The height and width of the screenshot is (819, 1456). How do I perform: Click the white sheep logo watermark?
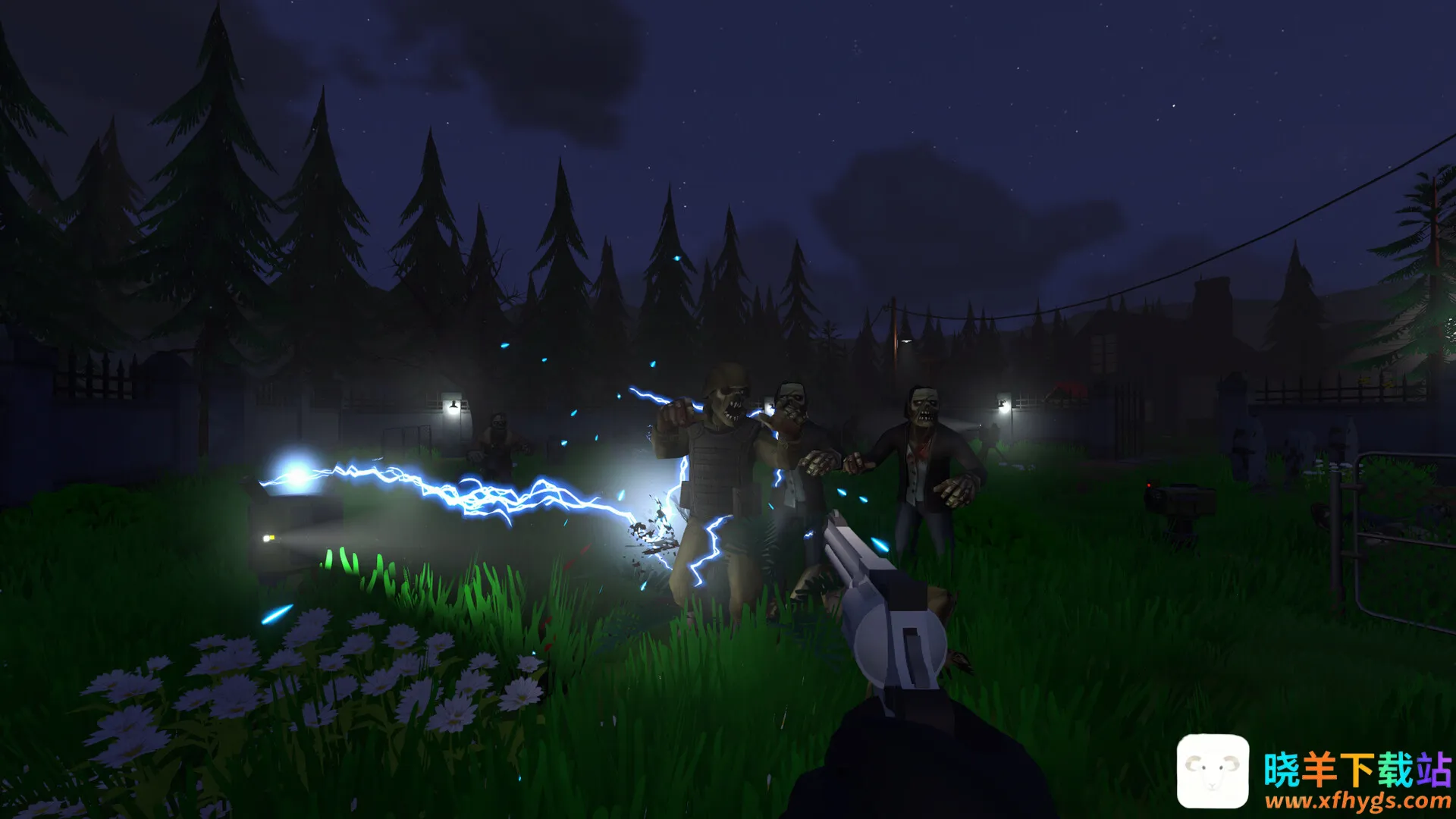click(1213, 770)
